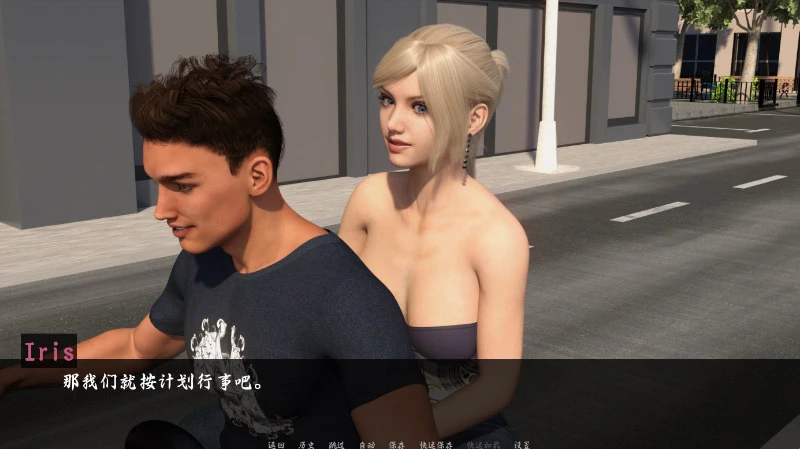Open 设置 (Settings) from the quick menu

tap(520, 443)
